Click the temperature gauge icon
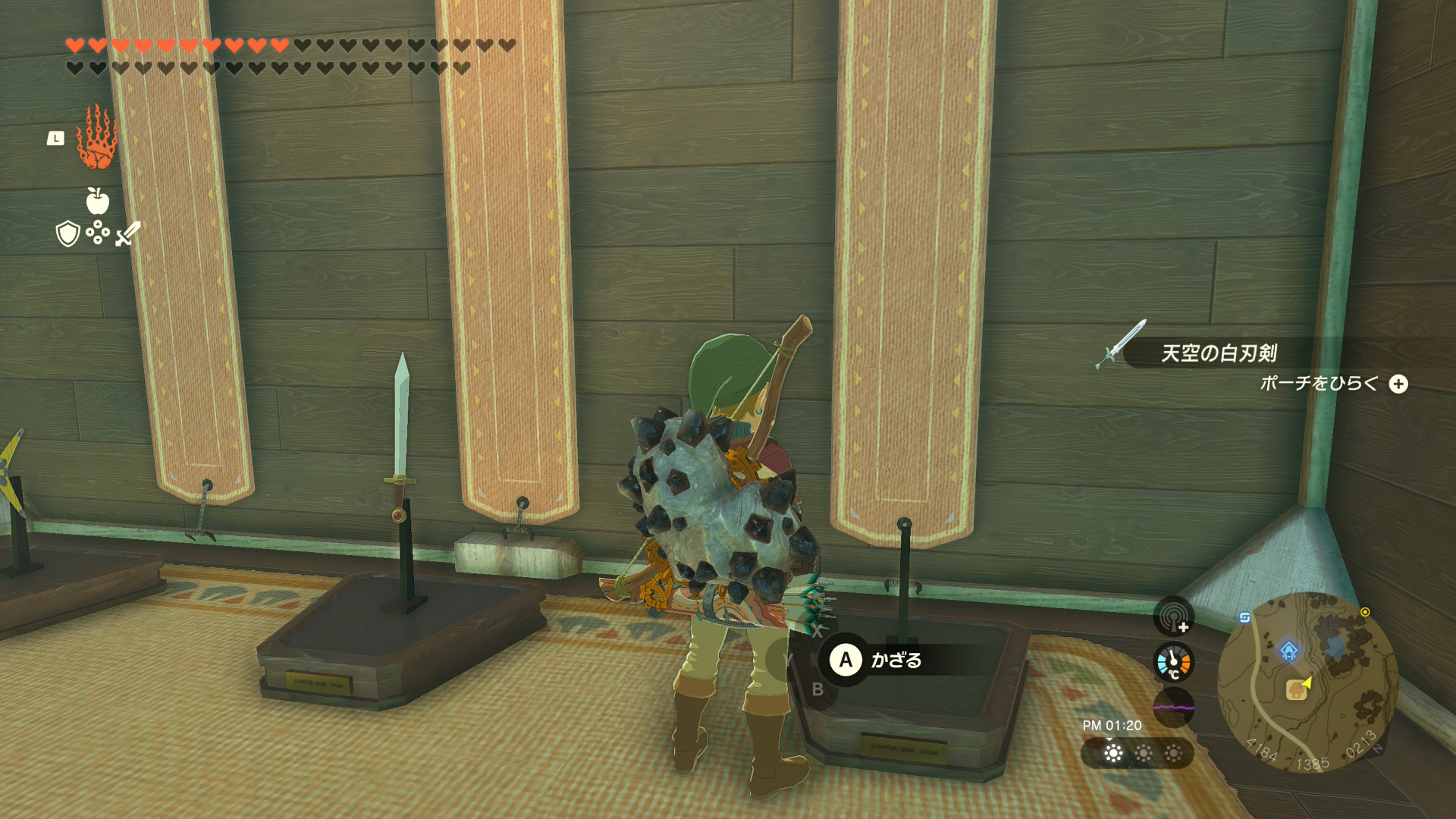Viewport: 1456px width, 819px height. pyautogui.click(x=1173, y=662)
